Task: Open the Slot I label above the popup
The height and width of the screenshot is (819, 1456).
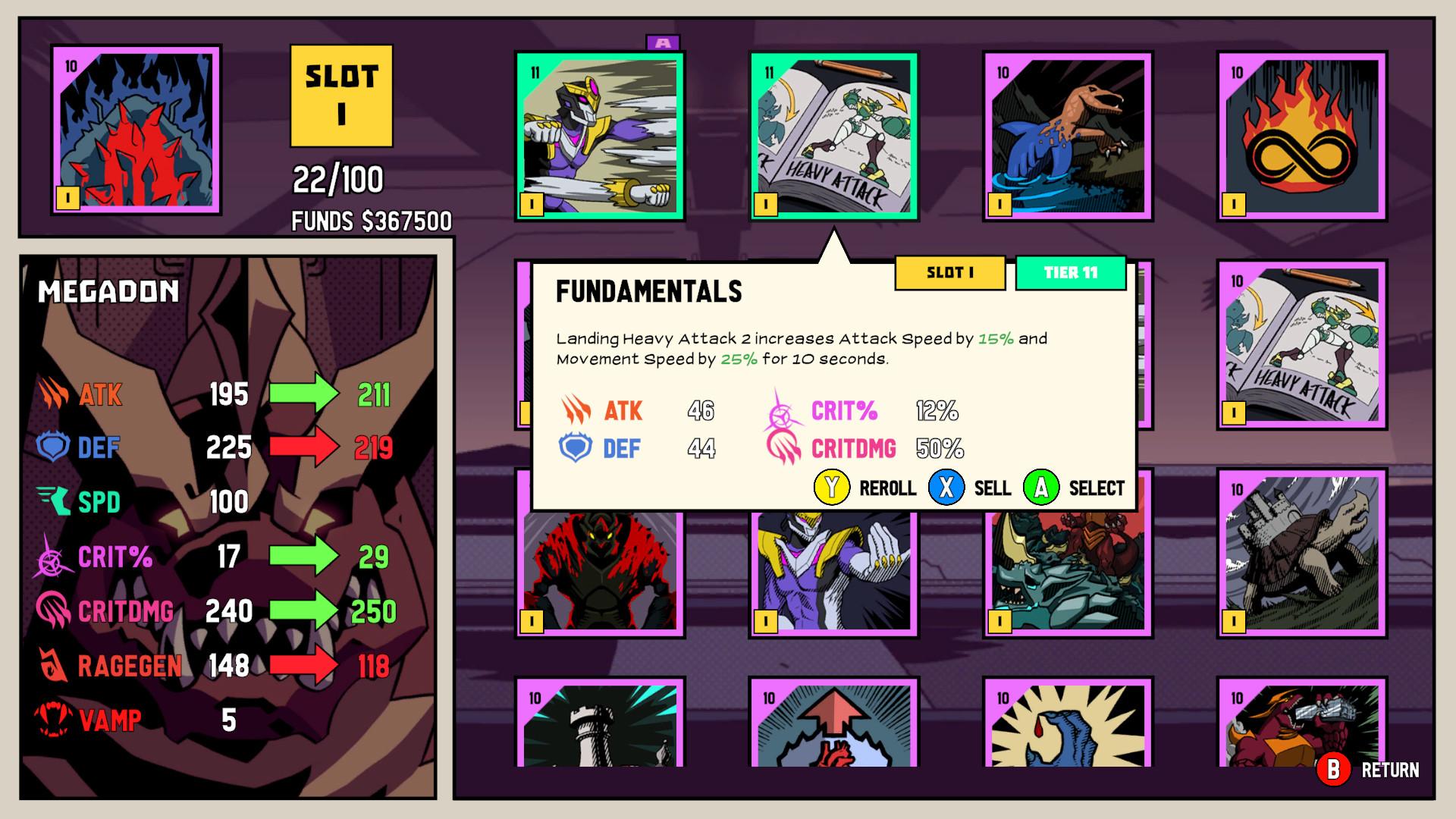Action: [949, 273]
